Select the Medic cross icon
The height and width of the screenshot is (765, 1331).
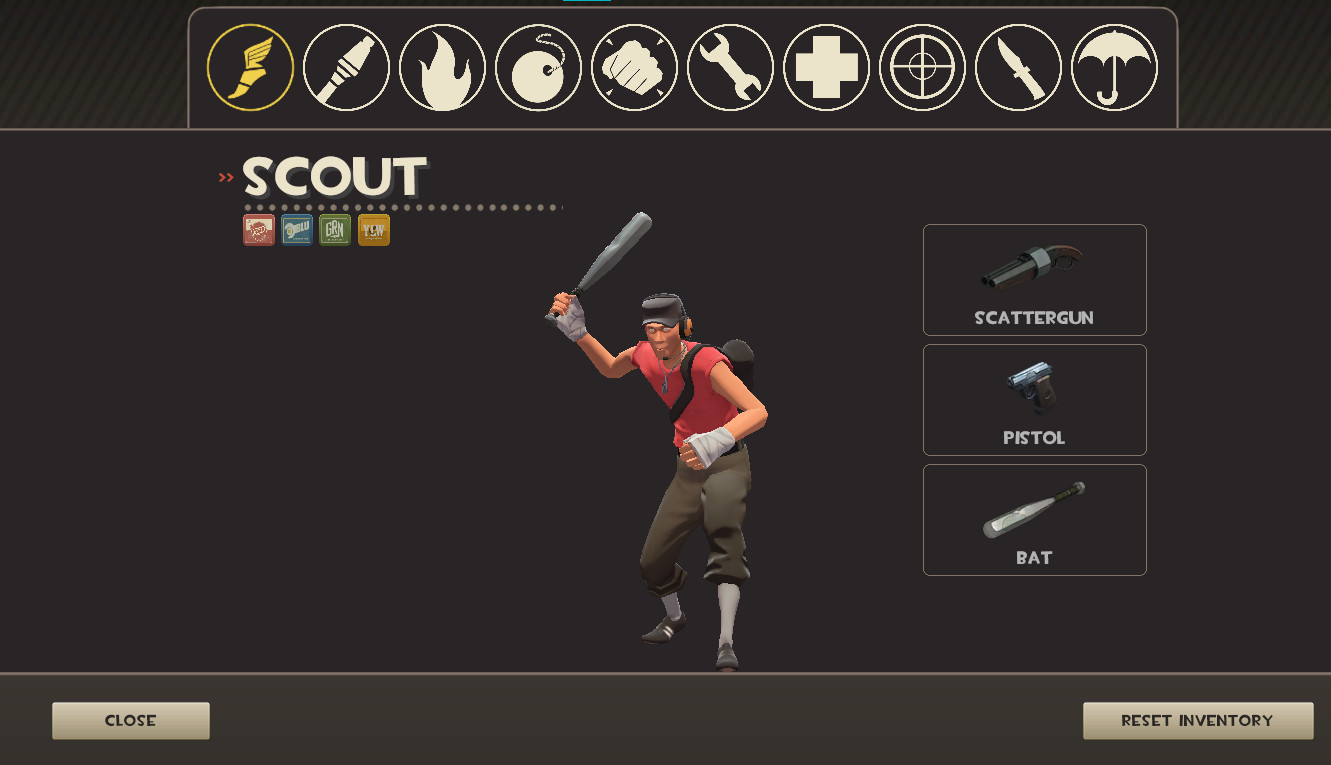click(825, 67)
